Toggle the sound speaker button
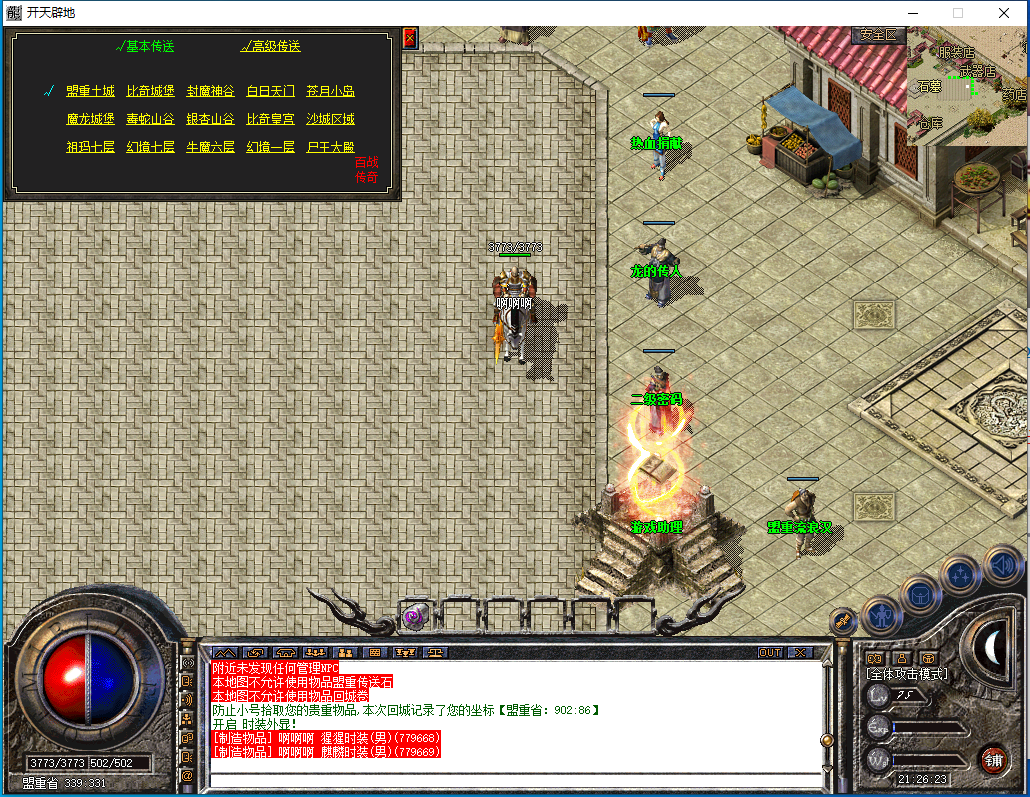The height and width of the screenshot is (797, 1030). point(1002,565)
